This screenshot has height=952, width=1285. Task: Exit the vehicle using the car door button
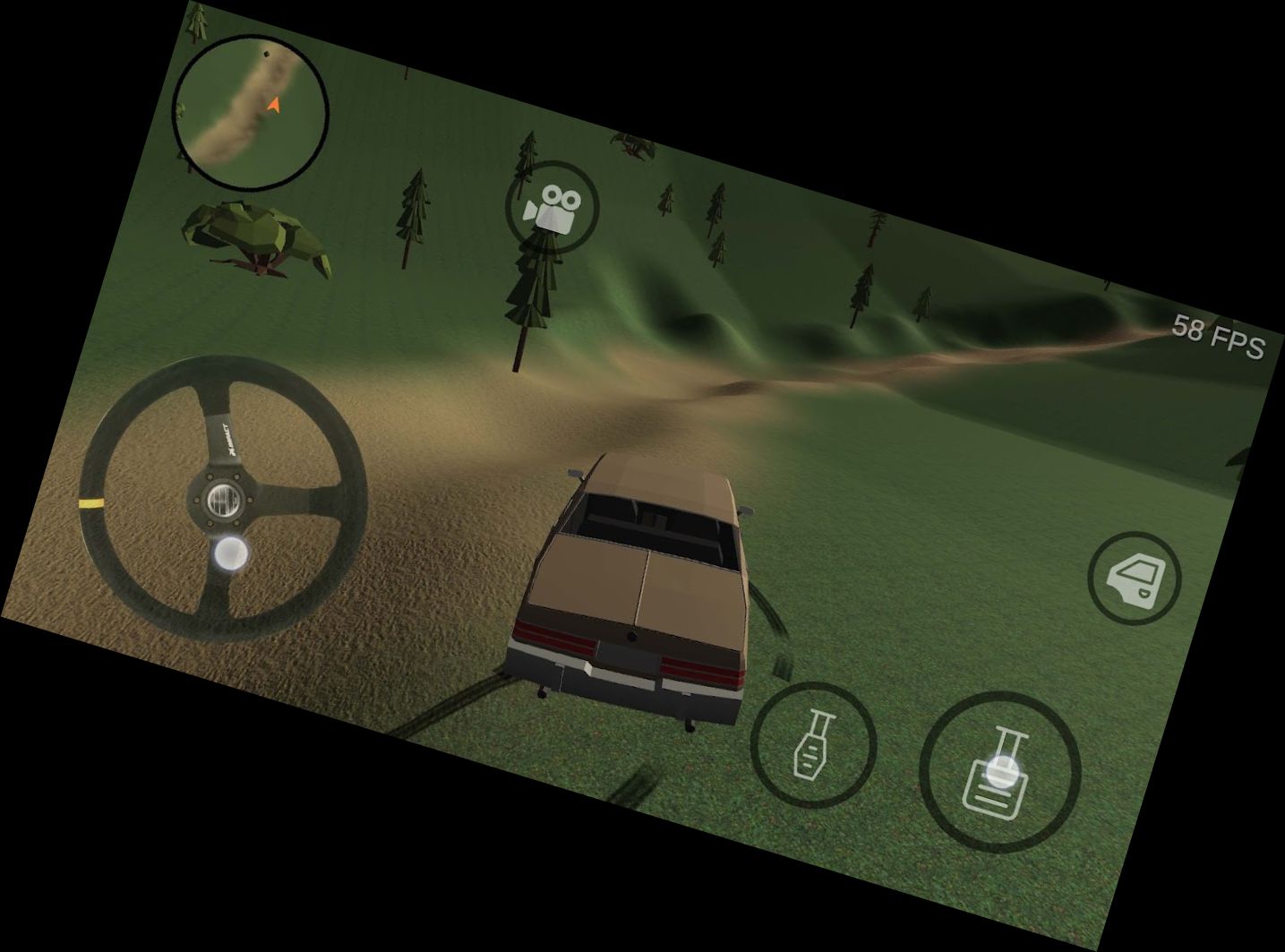1135,578
